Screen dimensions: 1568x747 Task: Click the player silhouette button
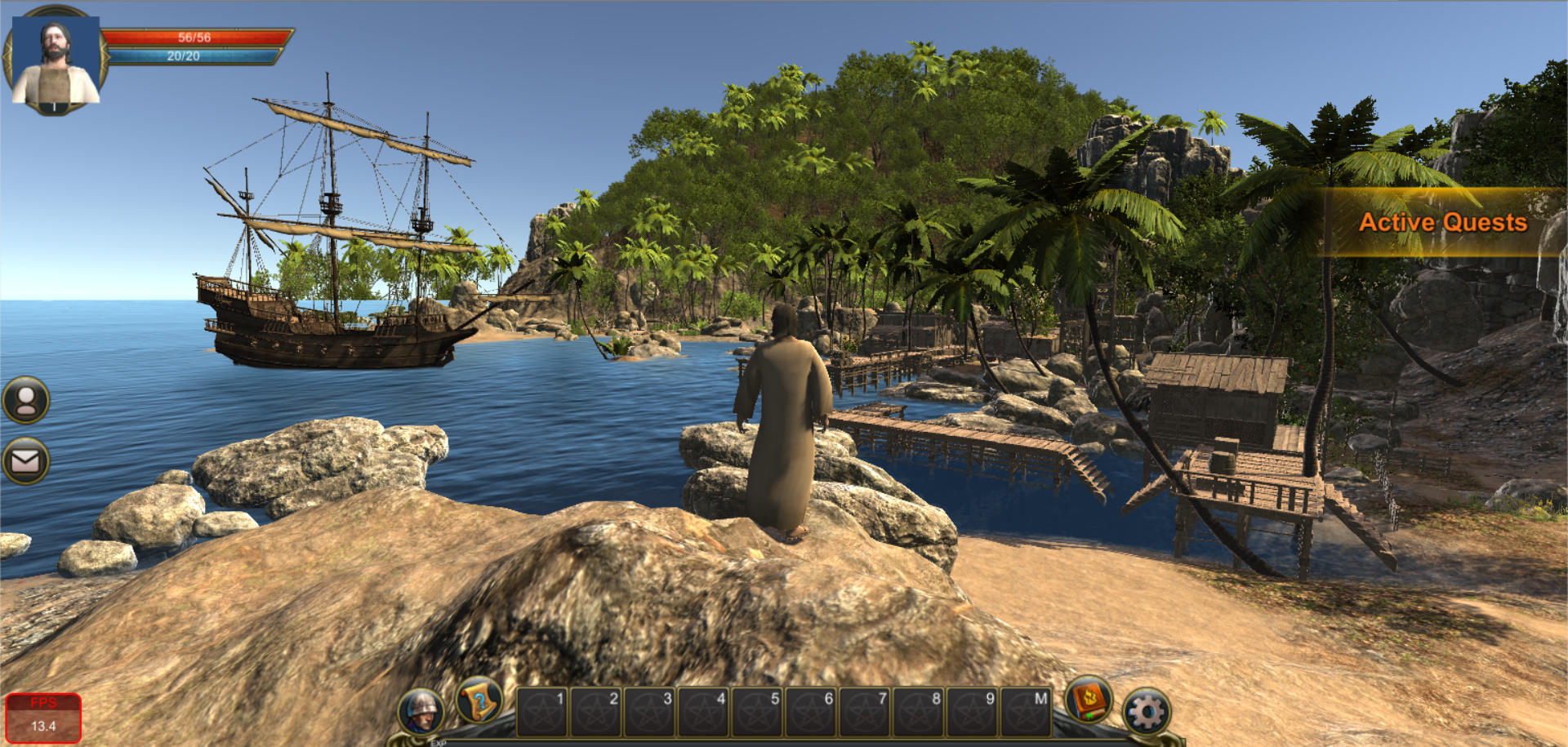tap(26, 400)
